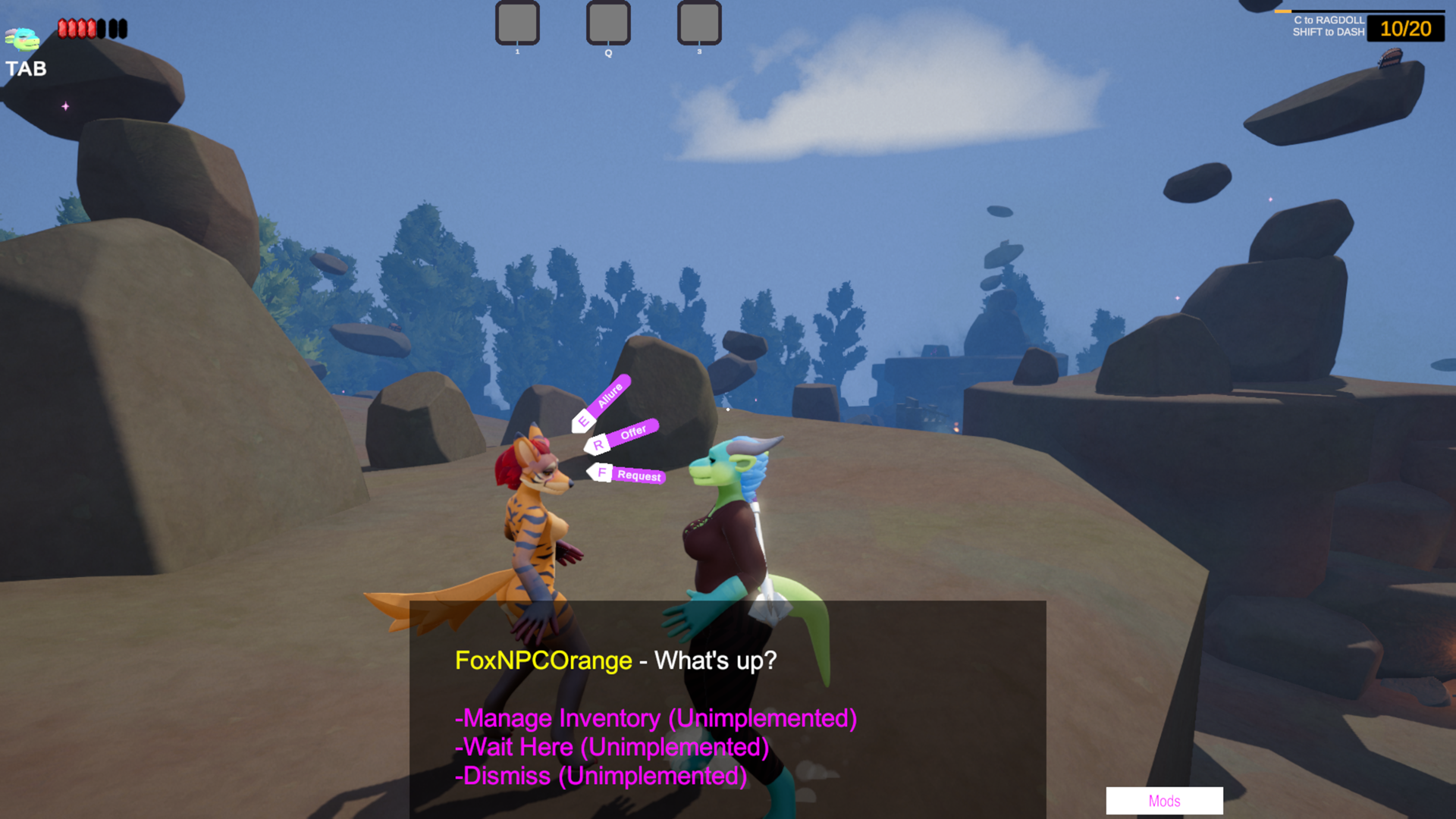
Task: Expand the Wait Here dialogue option
Action: [611, 747]
